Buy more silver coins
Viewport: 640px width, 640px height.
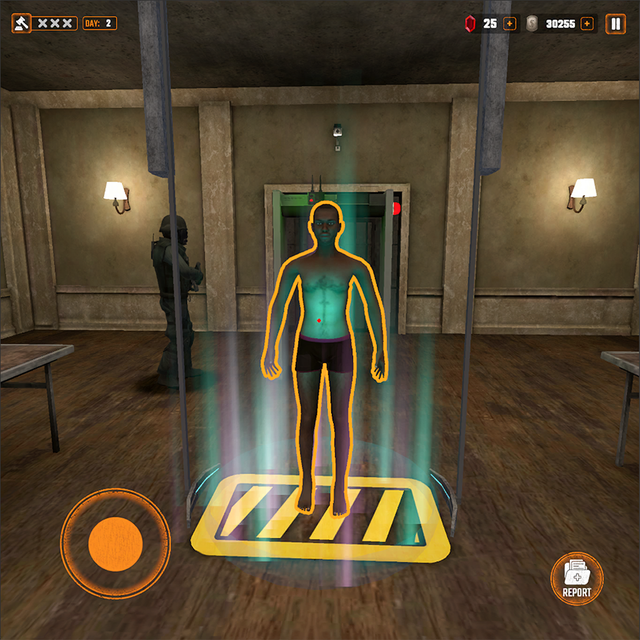tap(586, 23)
